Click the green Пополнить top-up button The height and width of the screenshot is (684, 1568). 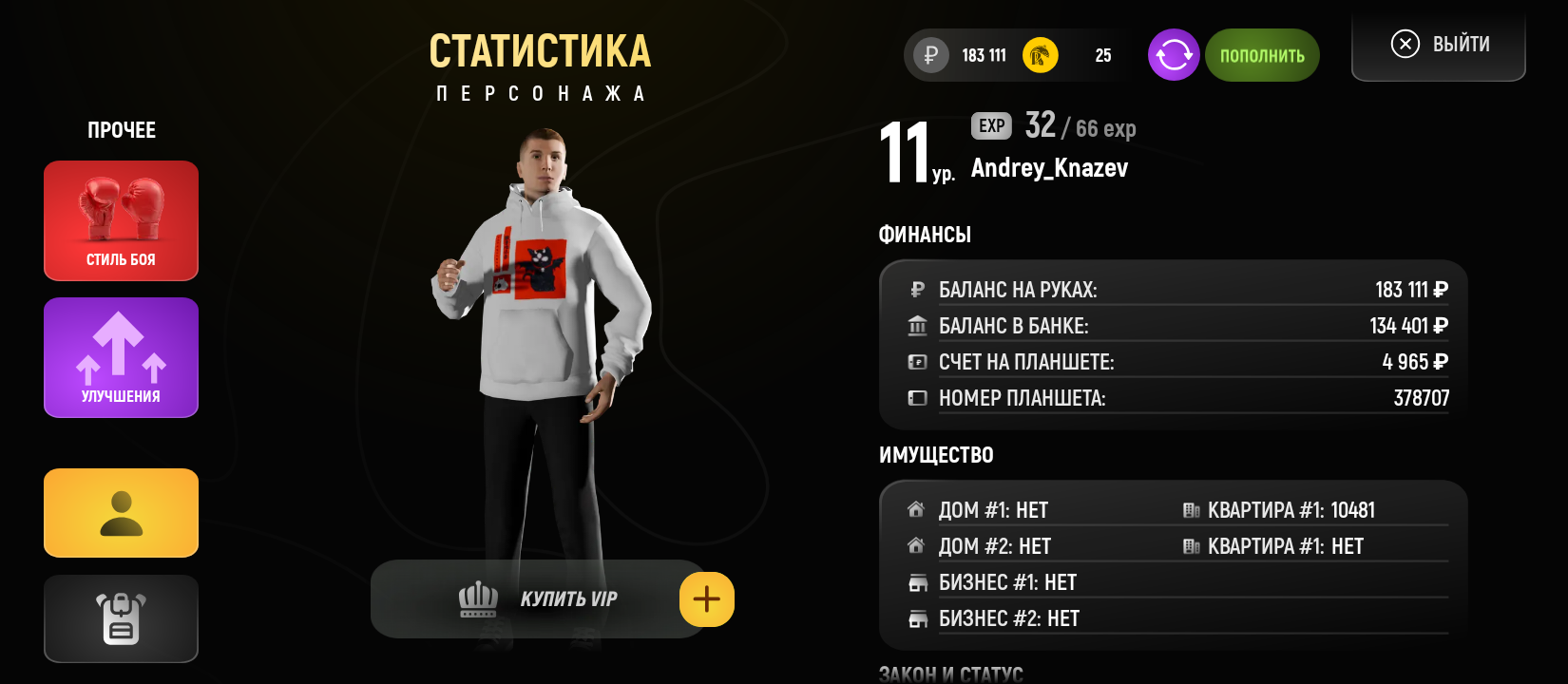pyautogui.click(x=1262, y=55)
